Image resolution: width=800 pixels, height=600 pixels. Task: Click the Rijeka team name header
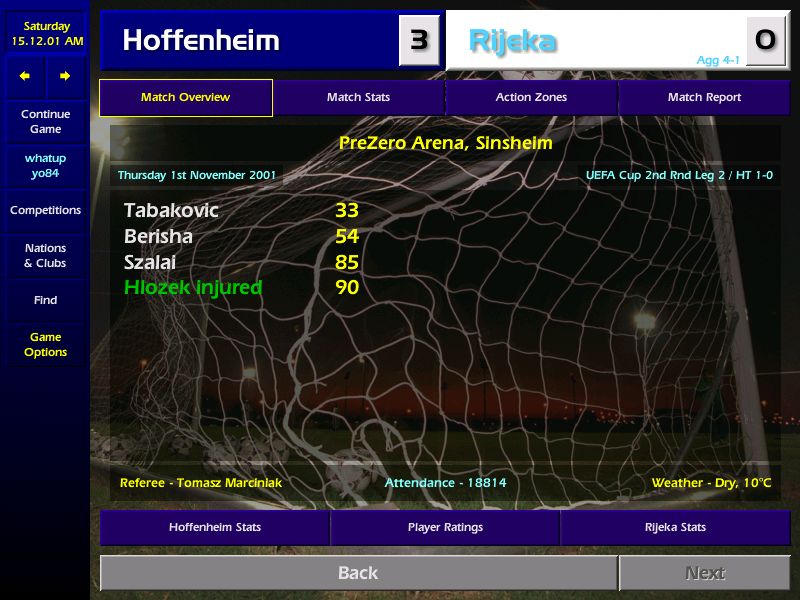coord(513,41)
